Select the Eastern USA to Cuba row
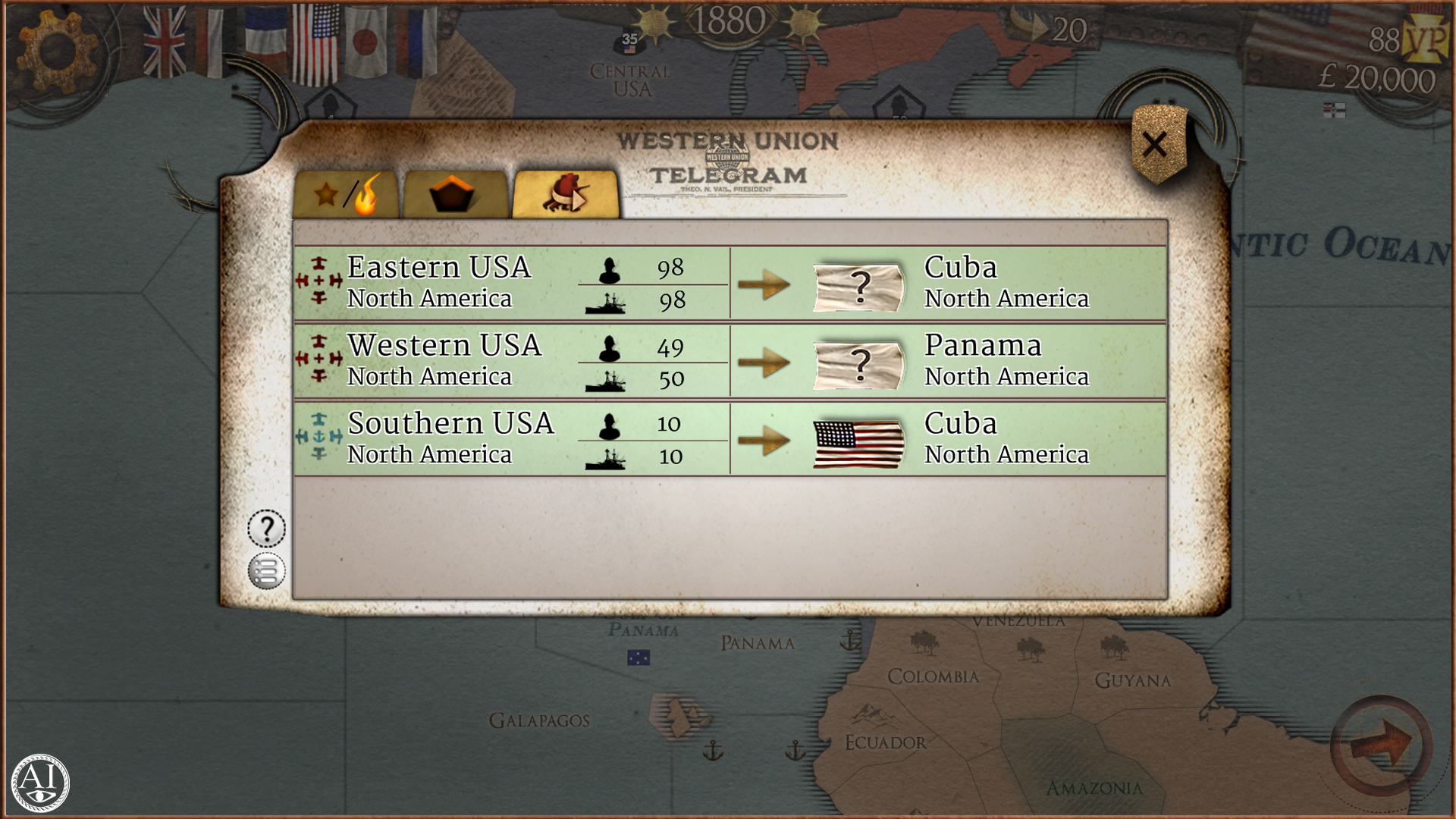1456x819 pixels. (x=730, y=284)
